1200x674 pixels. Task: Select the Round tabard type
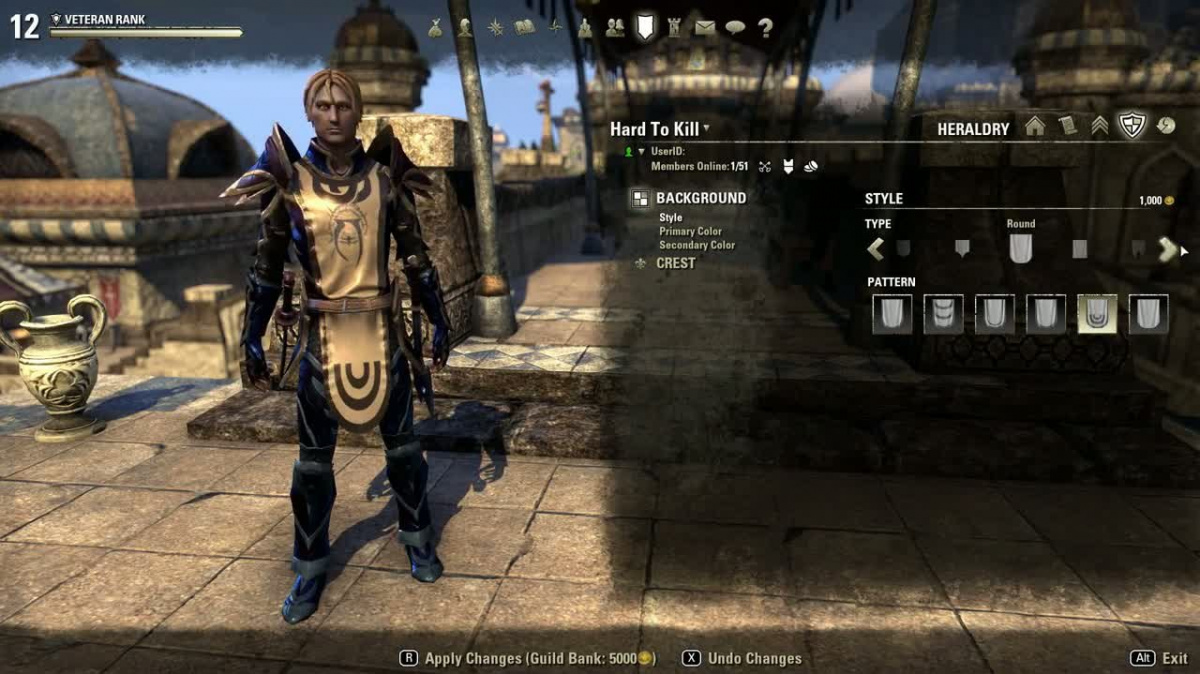pyautogui.click(x=1020, y=248)
